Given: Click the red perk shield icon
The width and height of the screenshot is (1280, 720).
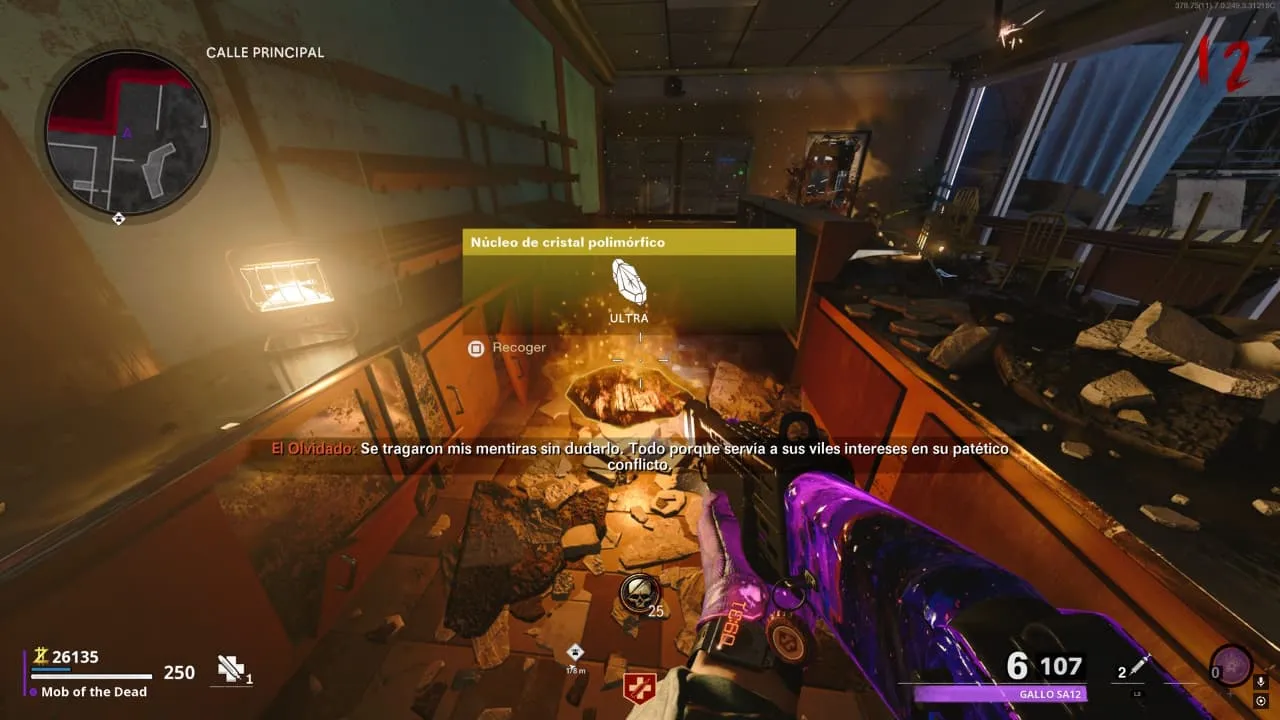Looking at the screenshot, I should [637, 687].
